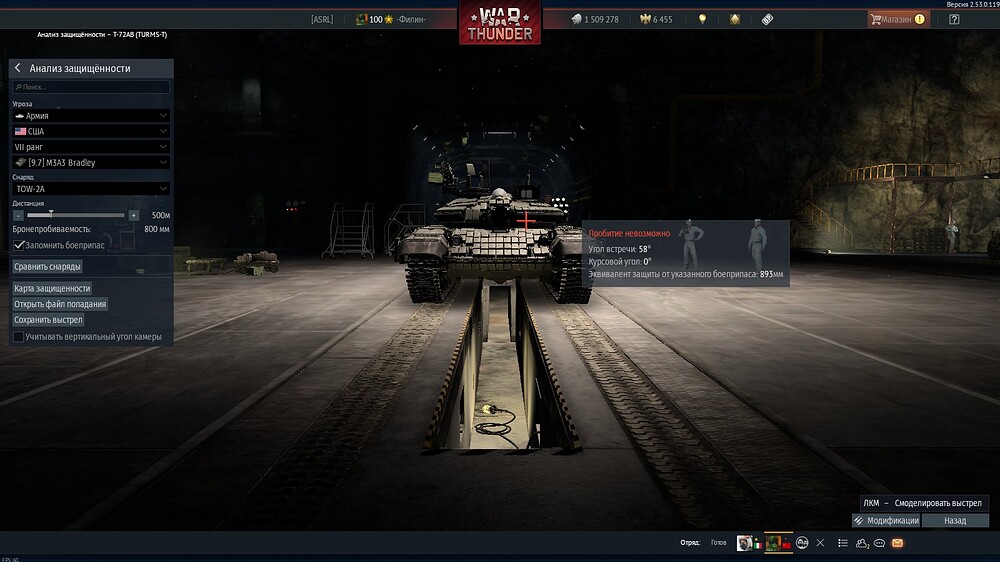Show the Карта защищенности
Viewport: 1000px width, 562px height.
tap(52, 288)
